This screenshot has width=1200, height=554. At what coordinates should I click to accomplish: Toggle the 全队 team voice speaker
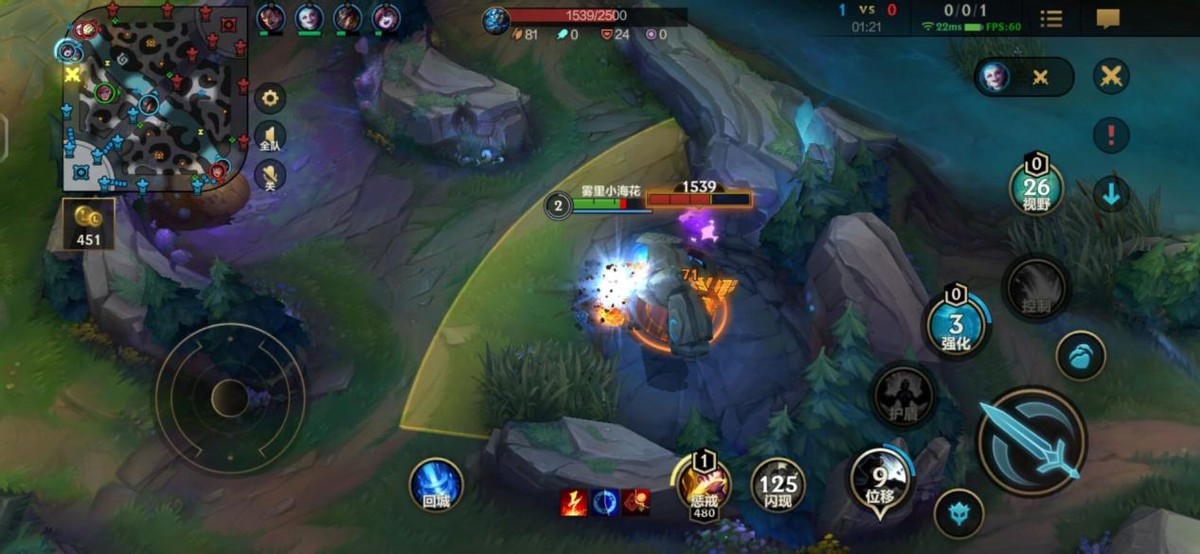coord(271,137)
